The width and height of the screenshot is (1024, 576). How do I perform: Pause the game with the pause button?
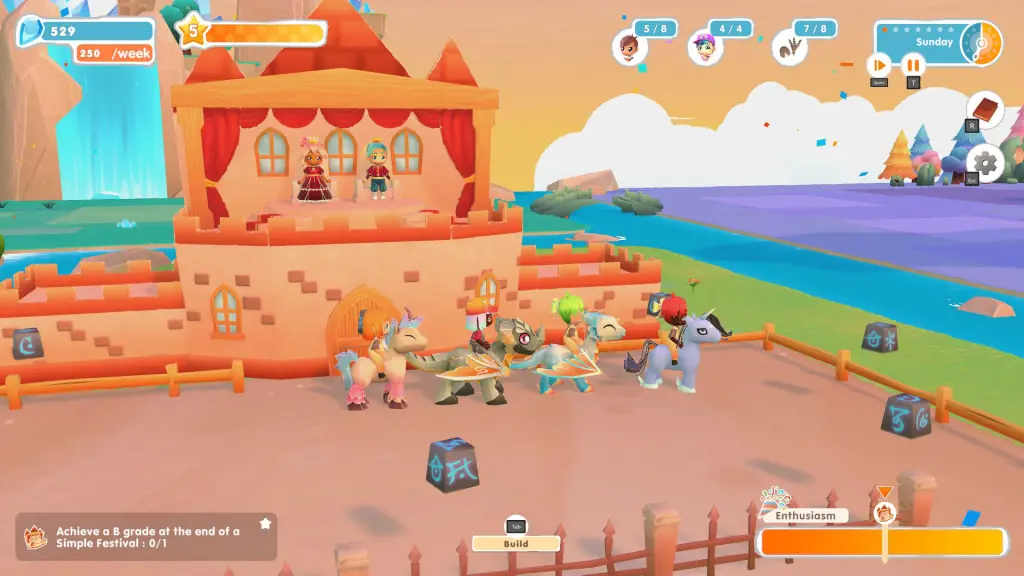912,66
